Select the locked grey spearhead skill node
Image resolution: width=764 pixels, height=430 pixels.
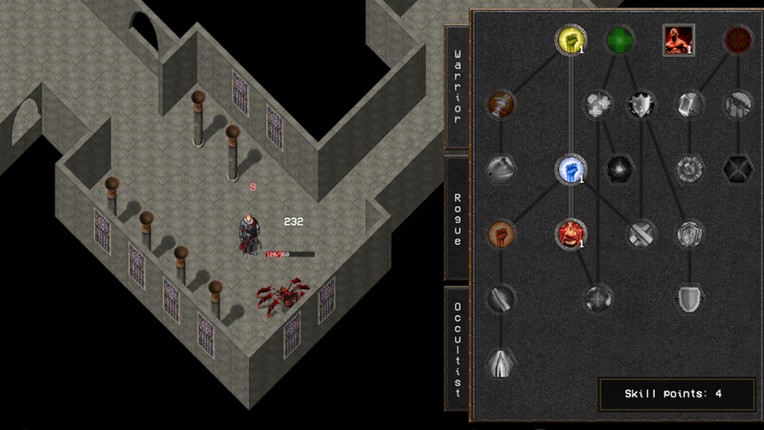(x=501, y=362)
